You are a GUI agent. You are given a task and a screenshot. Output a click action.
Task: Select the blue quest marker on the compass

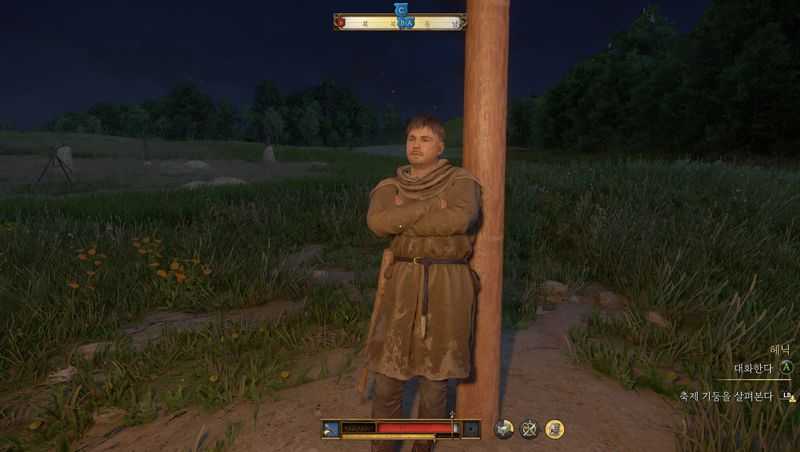402,9
